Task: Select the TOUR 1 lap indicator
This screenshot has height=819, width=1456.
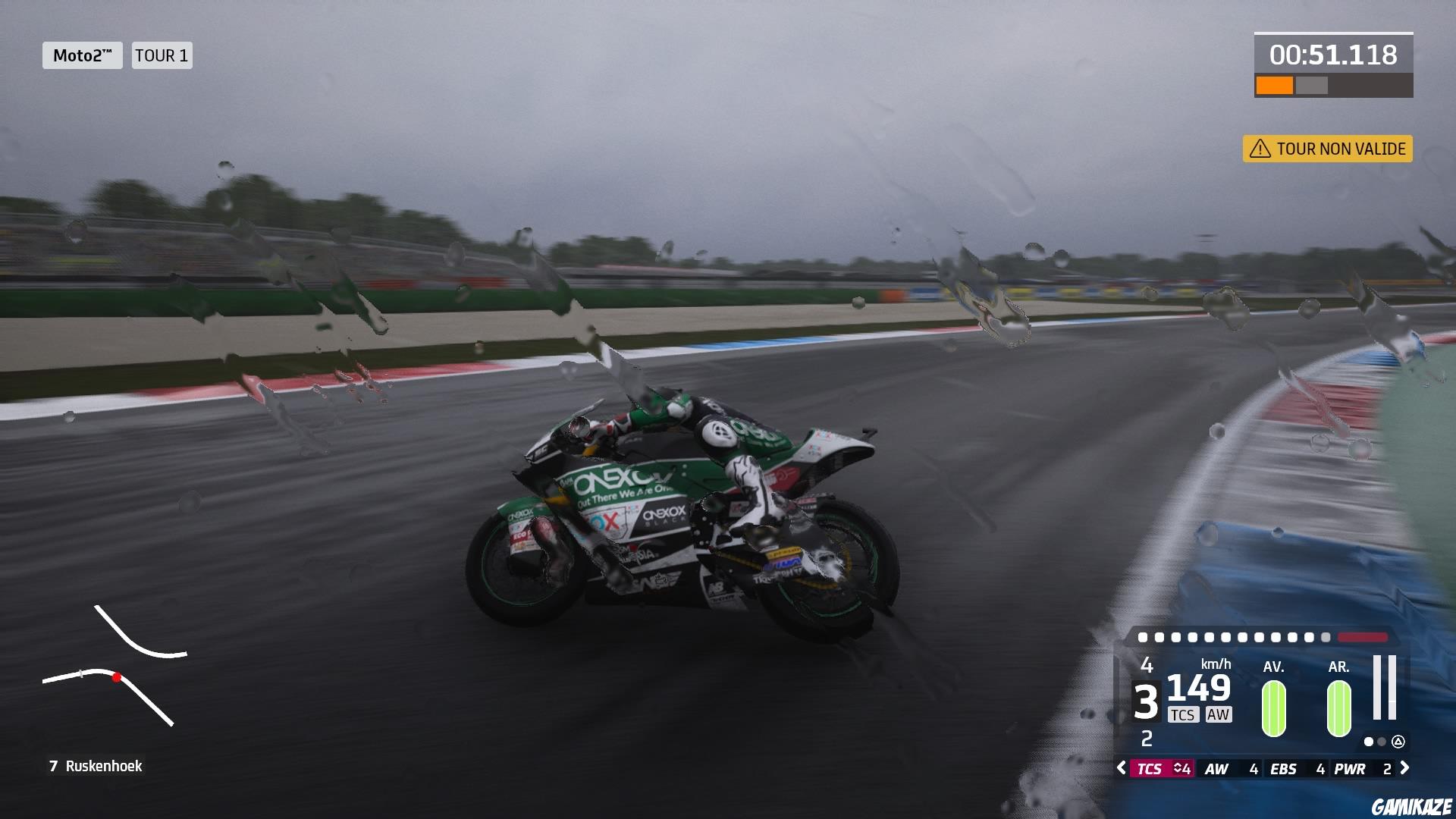Action: pos(161,55)
